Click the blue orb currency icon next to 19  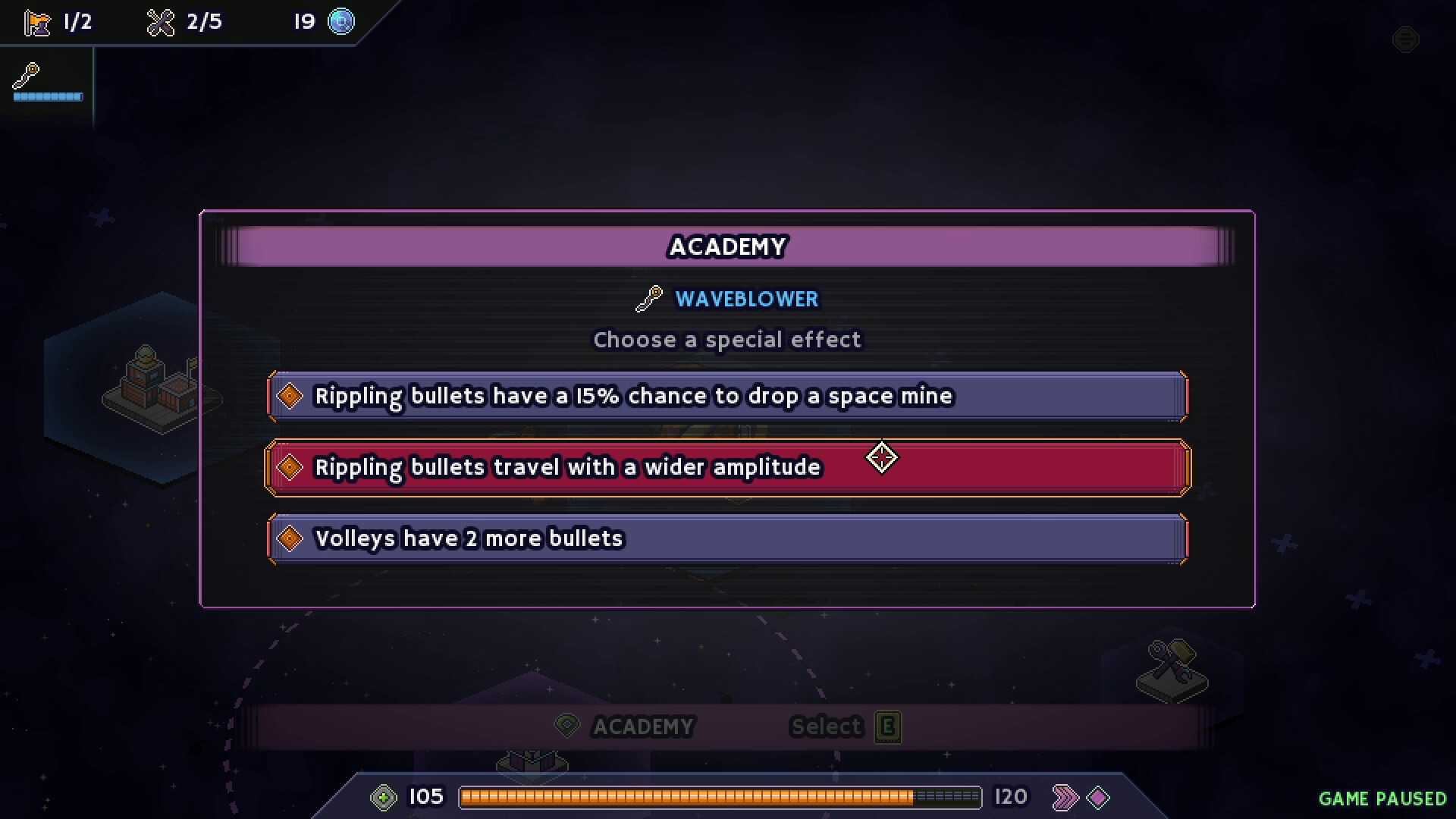tap(342, 22)
